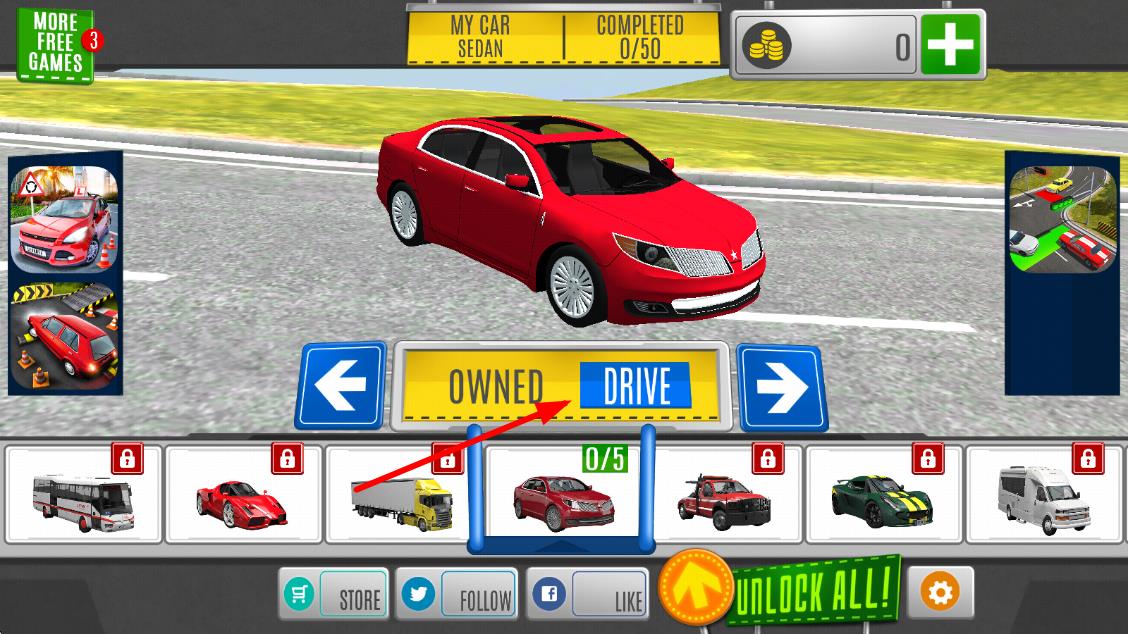Image resolution: width=1128 pixels, height=634 pixels.
Task: Open the Store
Action: 334,595
